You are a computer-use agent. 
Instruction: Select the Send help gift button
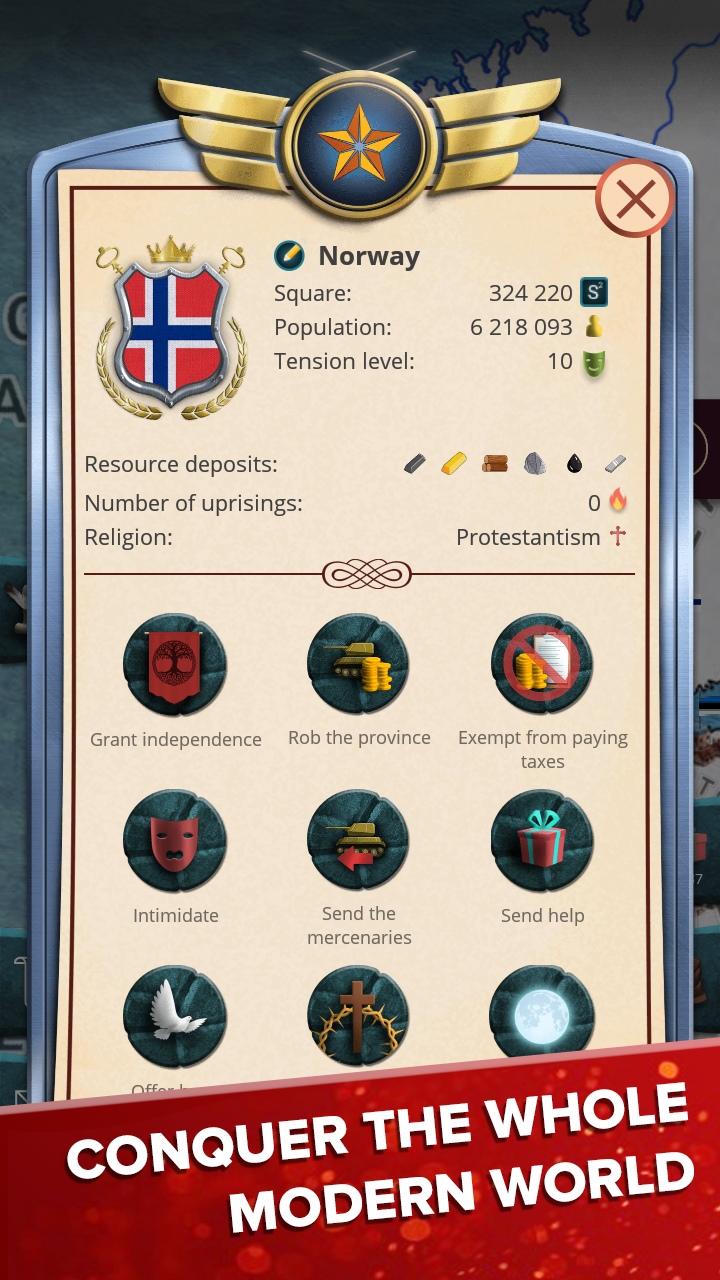coord(542,842)
